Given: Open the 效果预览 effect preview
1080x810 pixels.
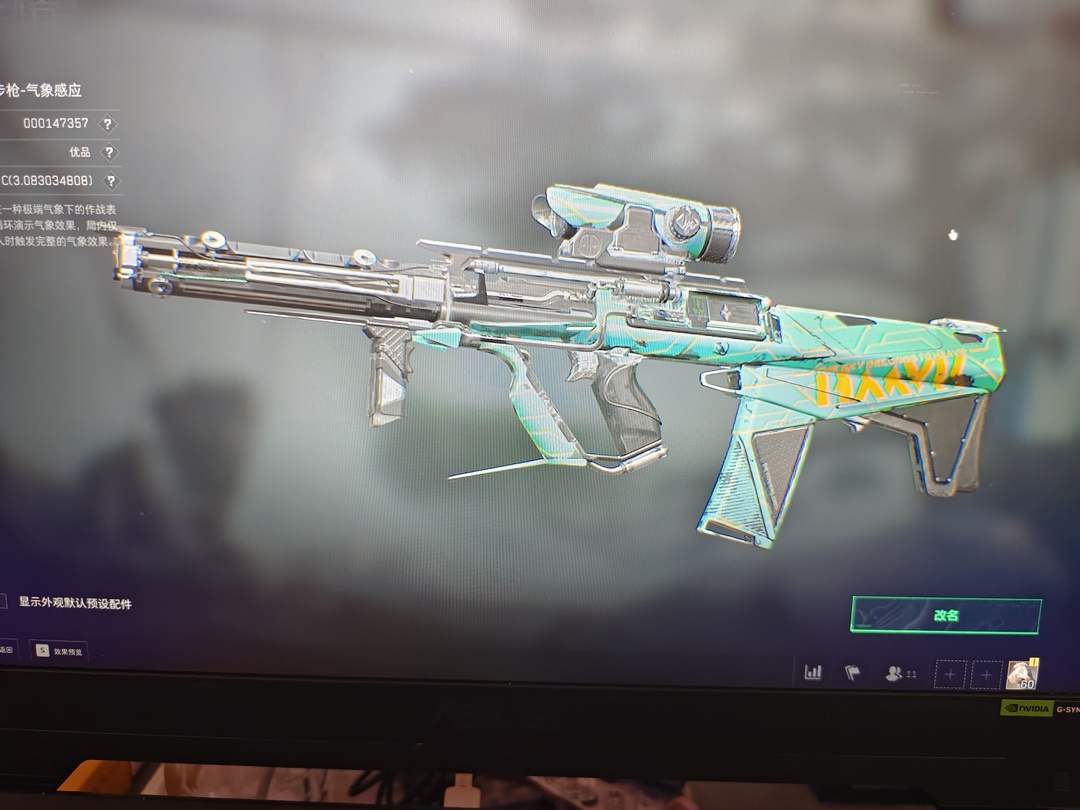Looking at the screenshot, I should click(x=59, y=651).
